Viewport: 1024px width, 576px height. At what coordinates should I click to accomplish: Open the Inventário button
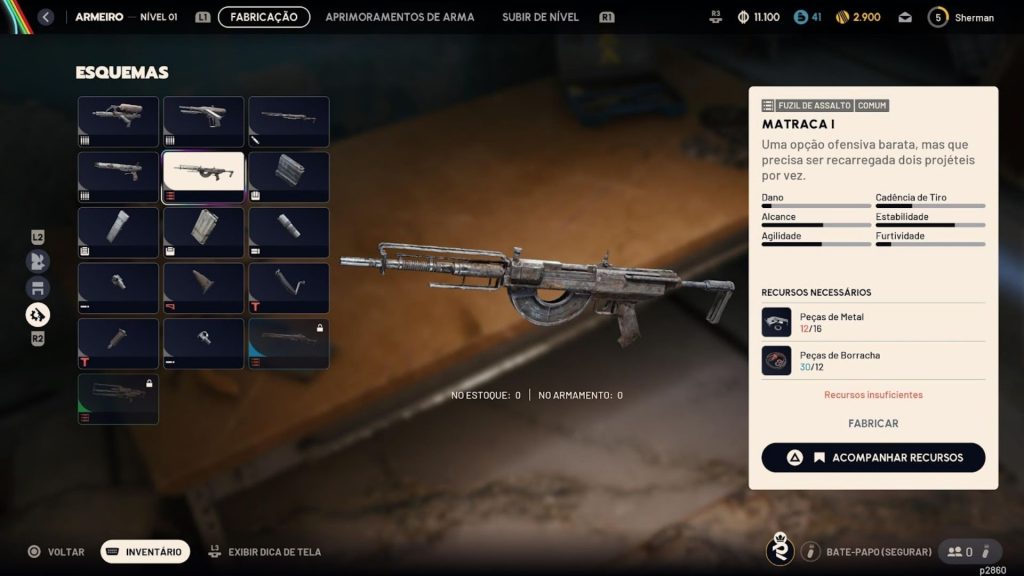[x=145, y=552]
